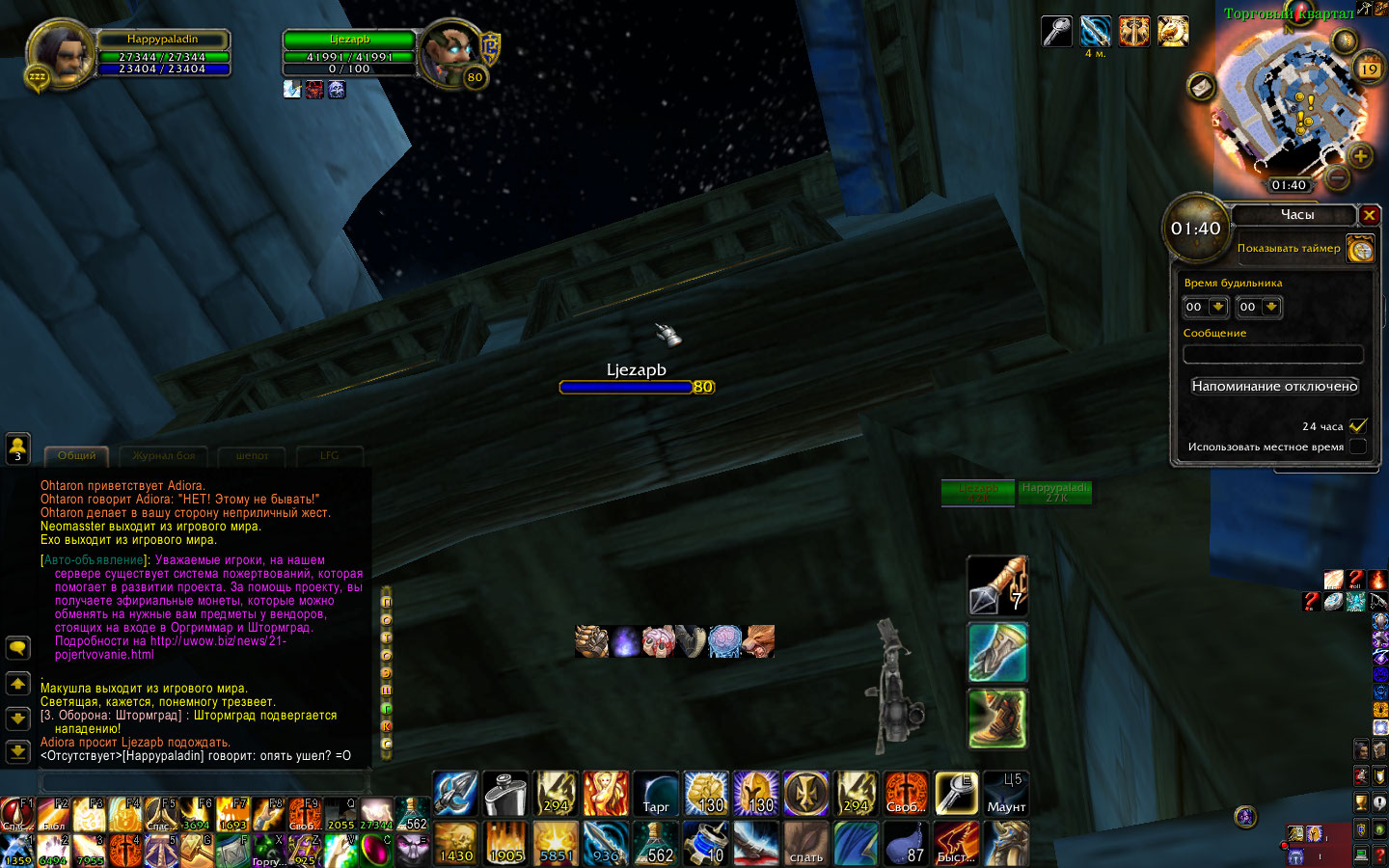Click the спать macro button
This screenshot has width=1389, height=868.
pos(806,843)
